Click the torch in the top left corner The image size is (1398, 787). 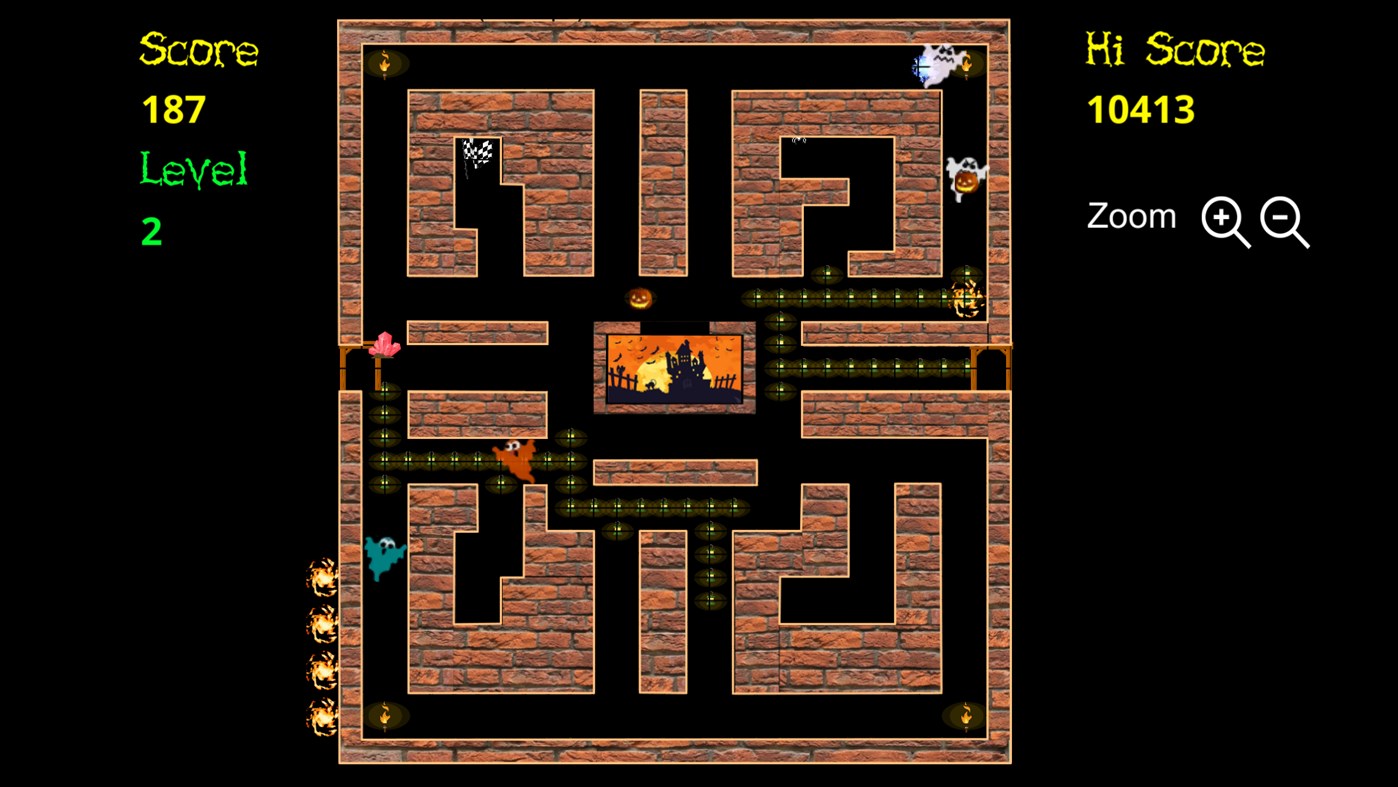pyautogui.click(x=385, y=63)
